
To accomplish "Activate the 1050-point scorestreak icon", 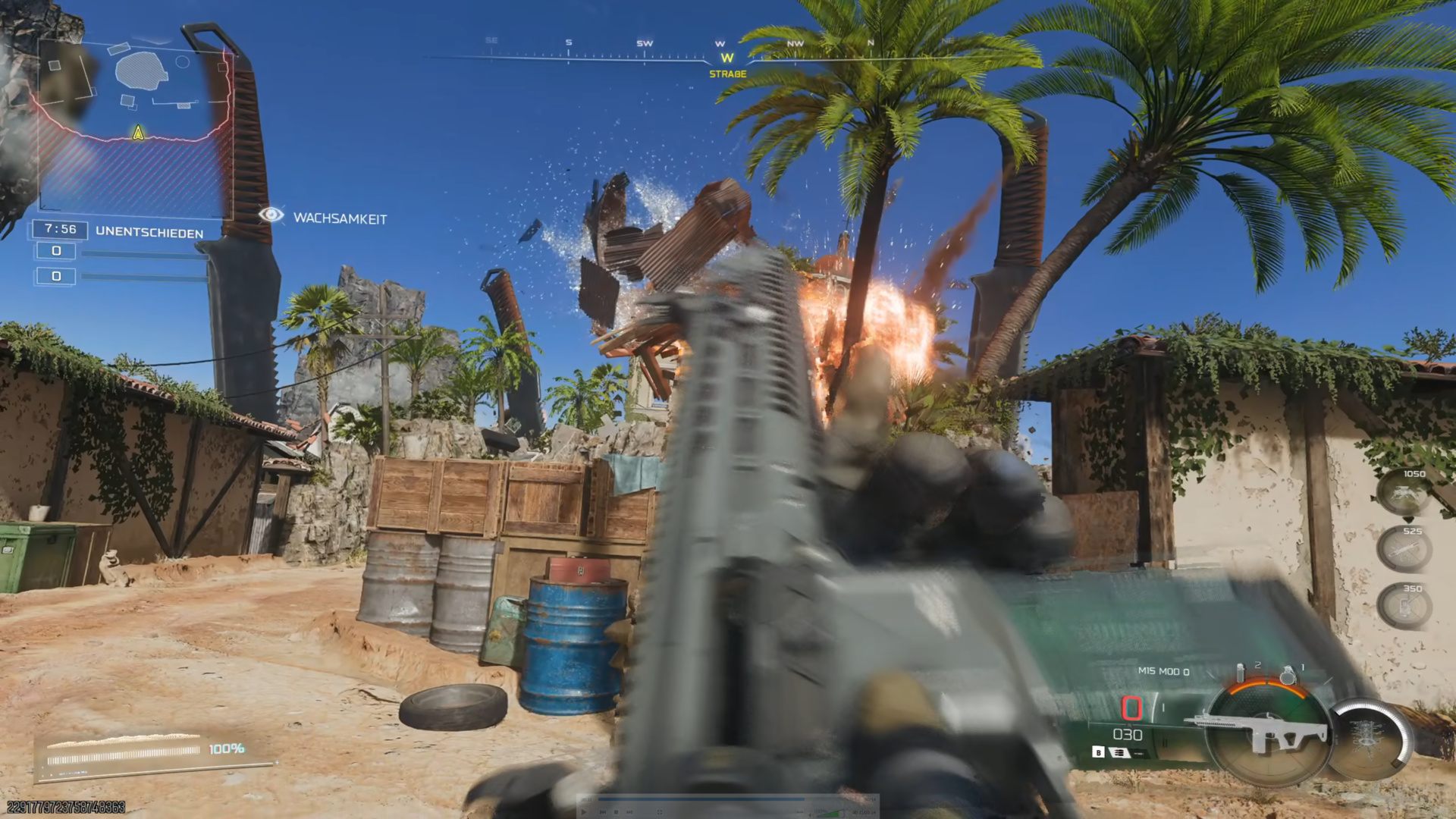I will pyautogui.click(x=1404, y=492).
